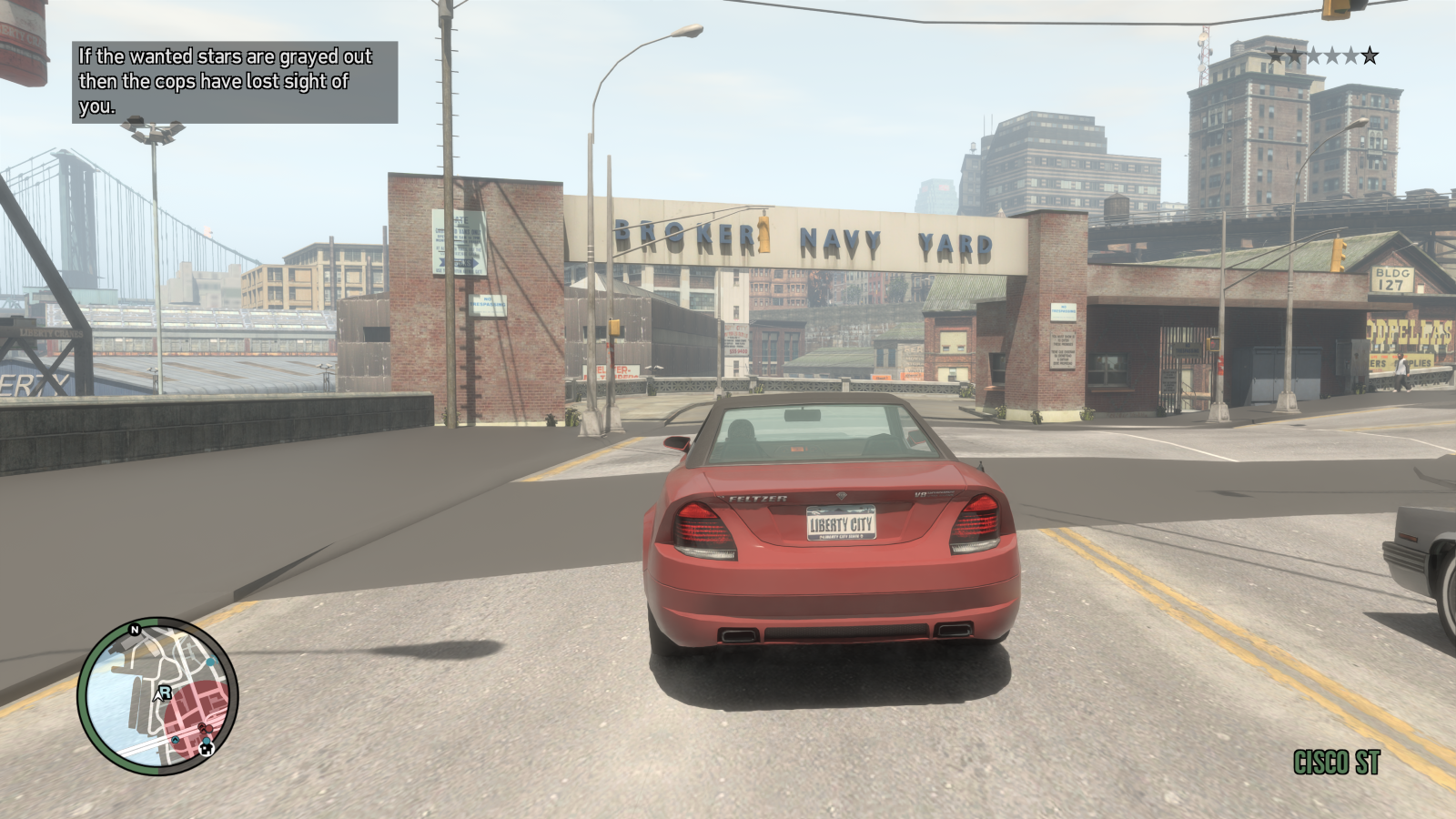Click the Feltzer badge on the trunk
The image size is (1456, 819).
(756, 498)
